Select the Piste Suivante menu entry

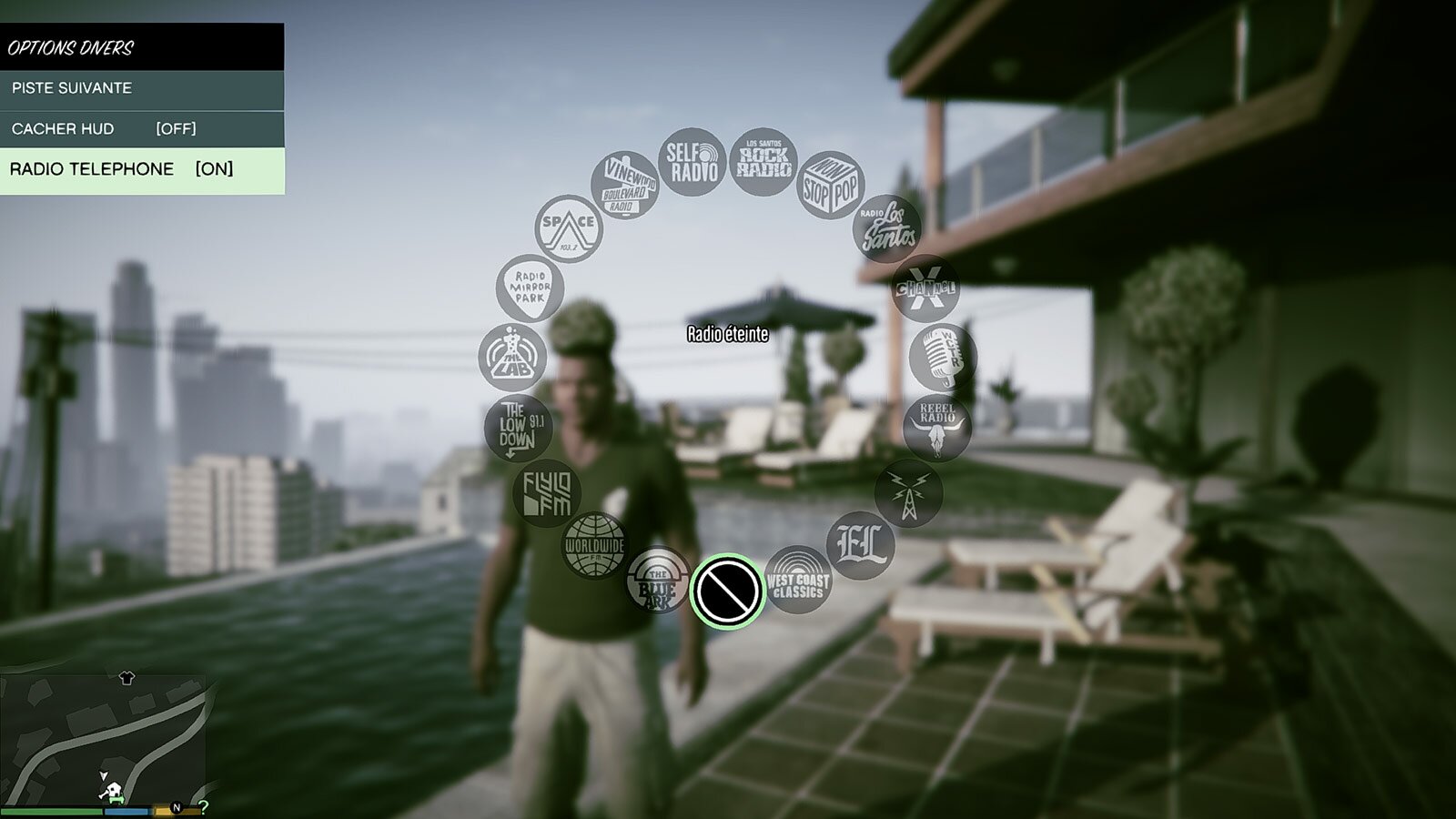141,88
